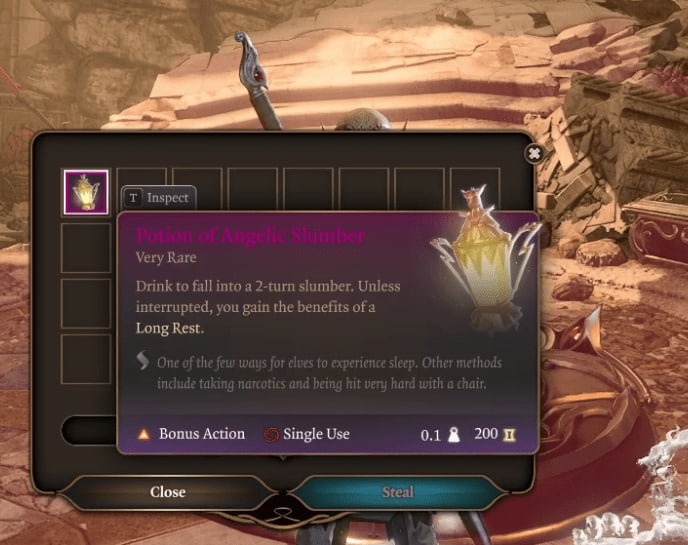Close the loot window with the X
This screenshot has height=545, width=688.
[x=534, y=153]
